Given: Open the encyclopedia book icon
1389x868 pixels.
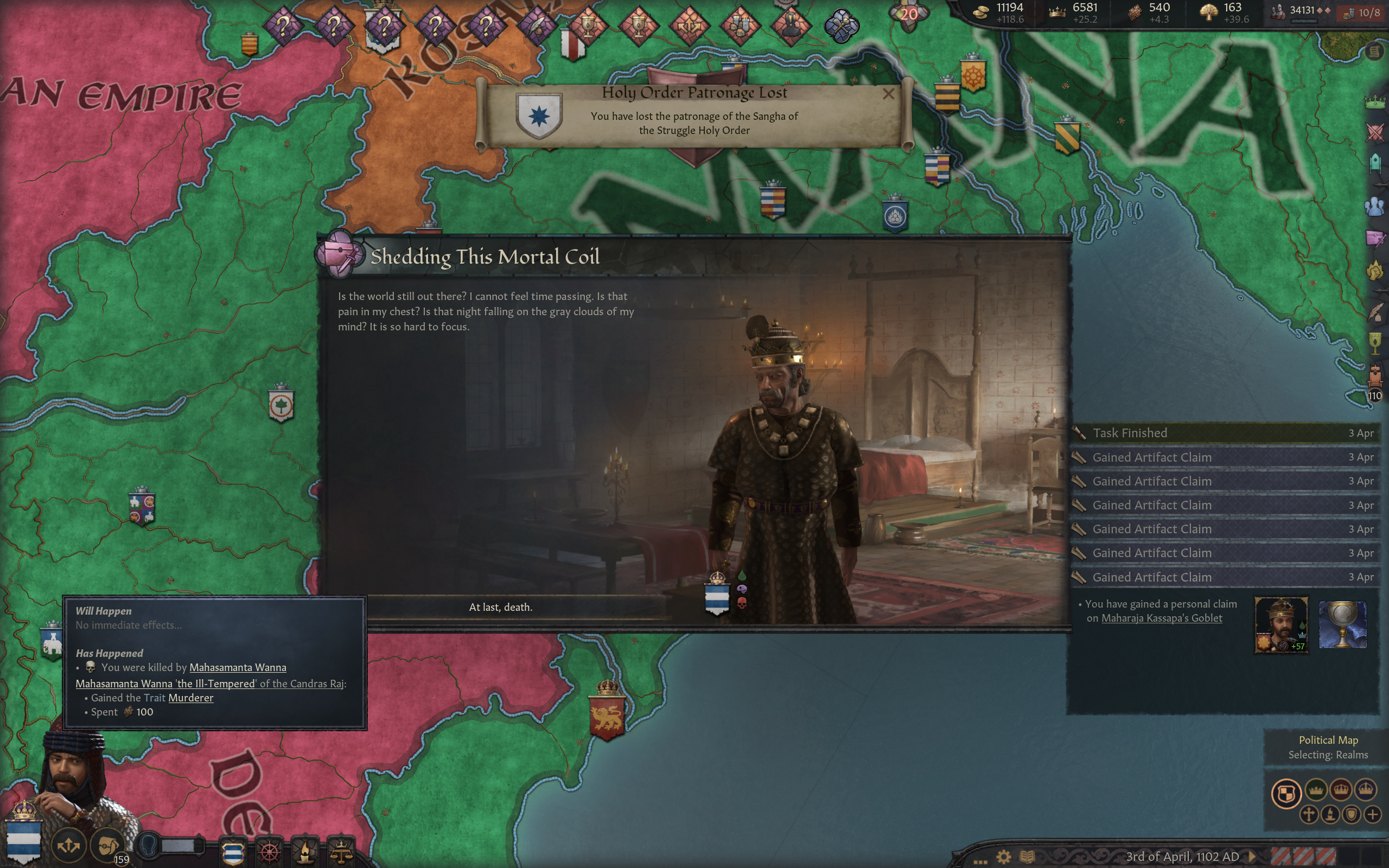Looking at the screenshot, I should (1027, 857).
